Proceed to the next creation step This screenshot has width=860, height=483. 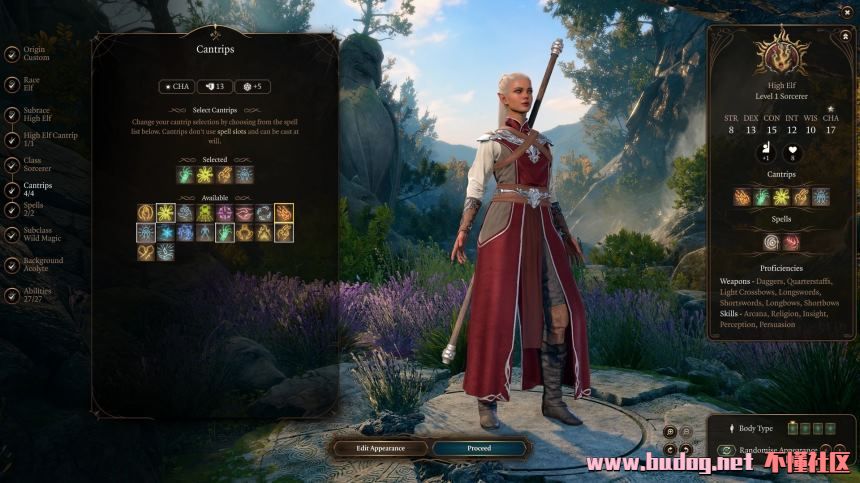[x=479, y=448]
